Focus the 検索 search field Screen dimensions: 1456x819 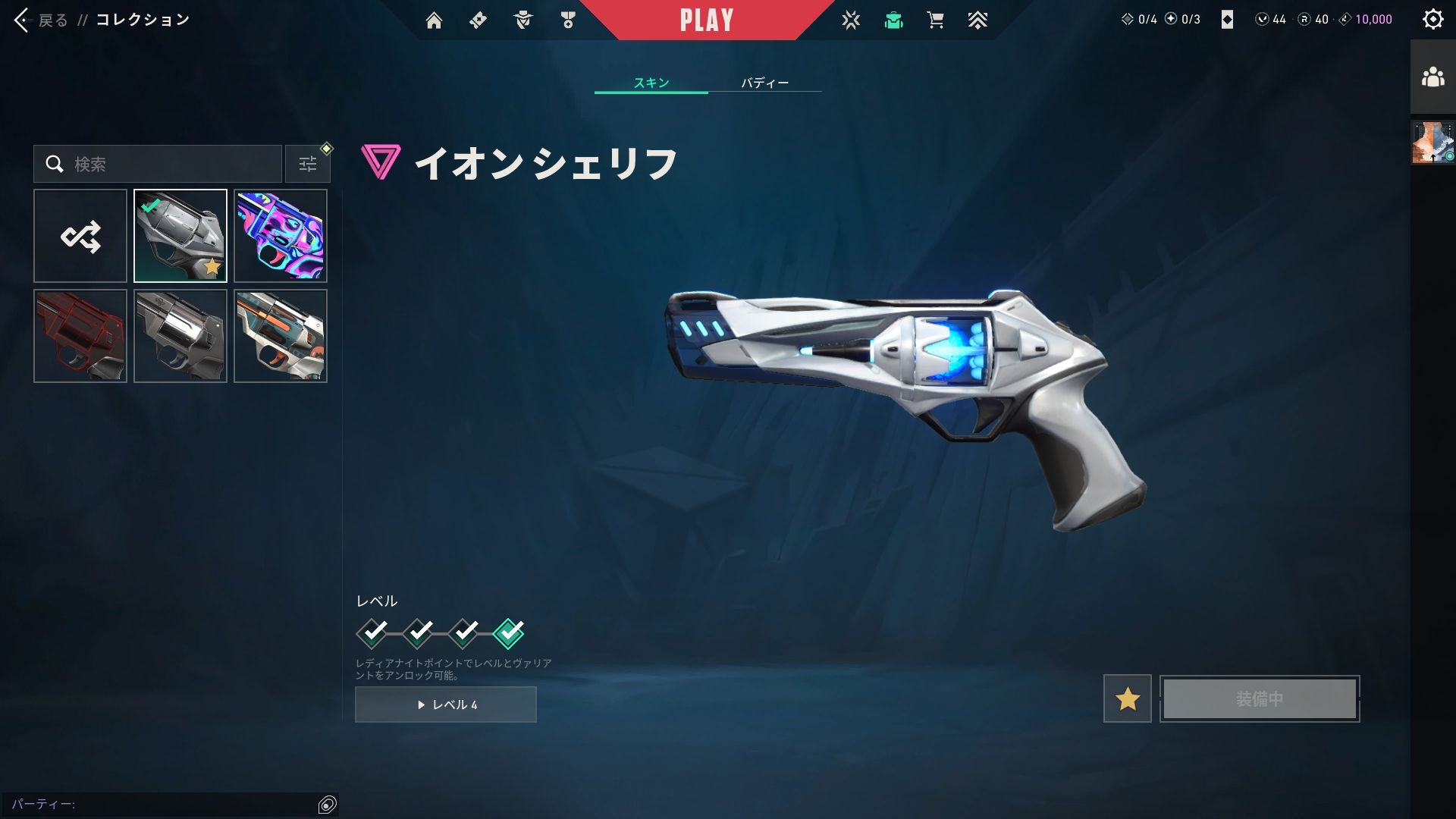click(x=167, y=164)
